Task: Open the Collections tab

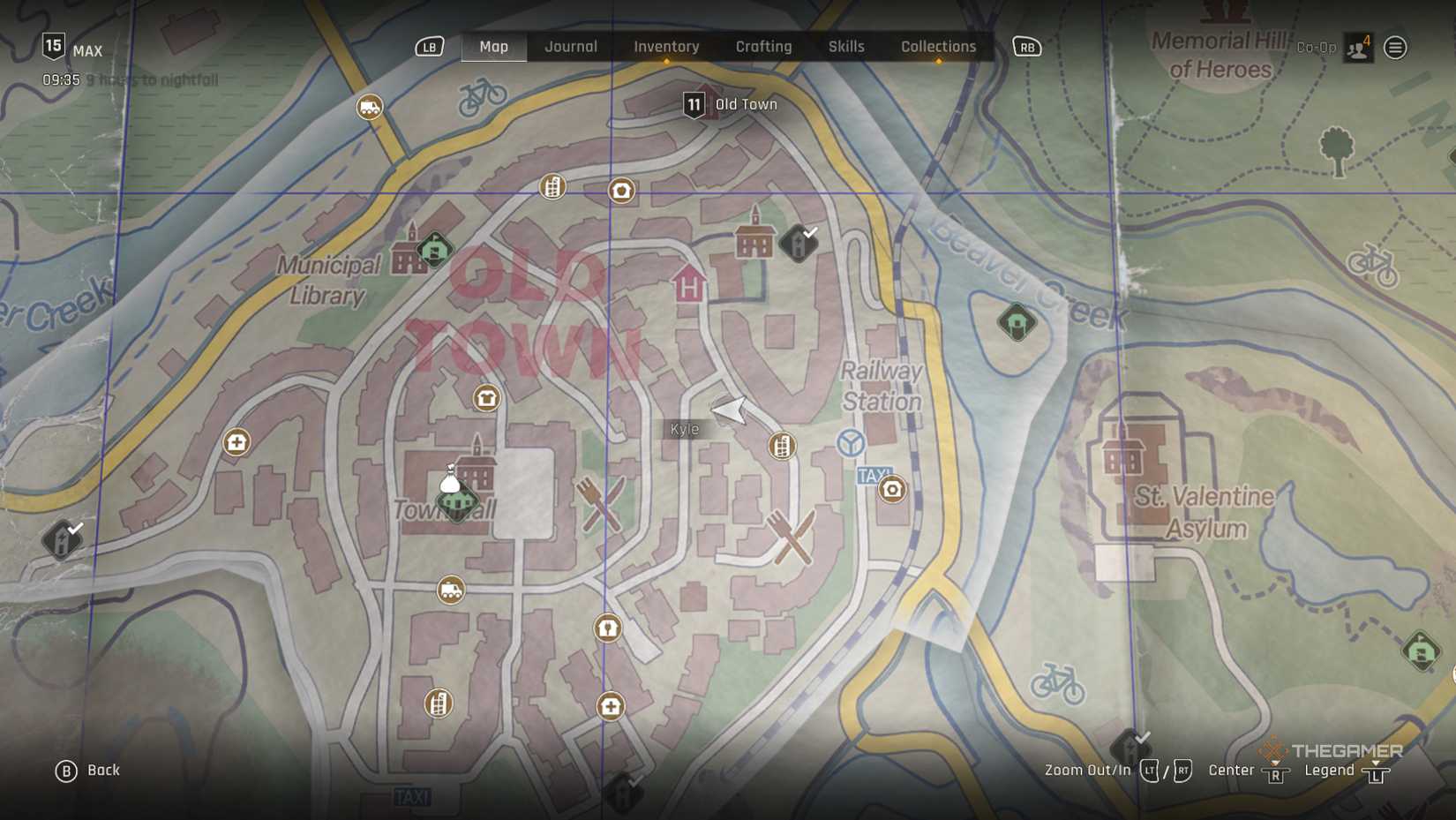Action: point(938,47)
